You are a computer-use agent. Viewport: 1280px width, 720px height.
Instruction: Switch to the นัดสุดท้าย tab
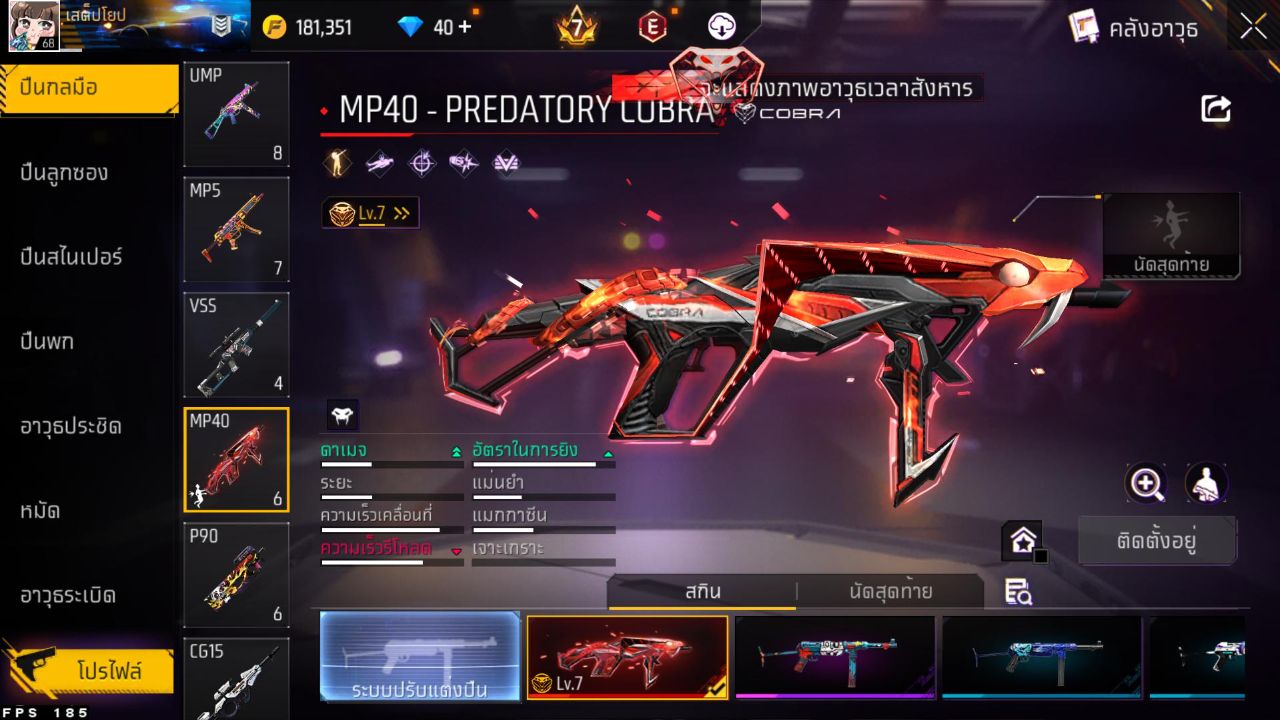[x=890, y=591]
